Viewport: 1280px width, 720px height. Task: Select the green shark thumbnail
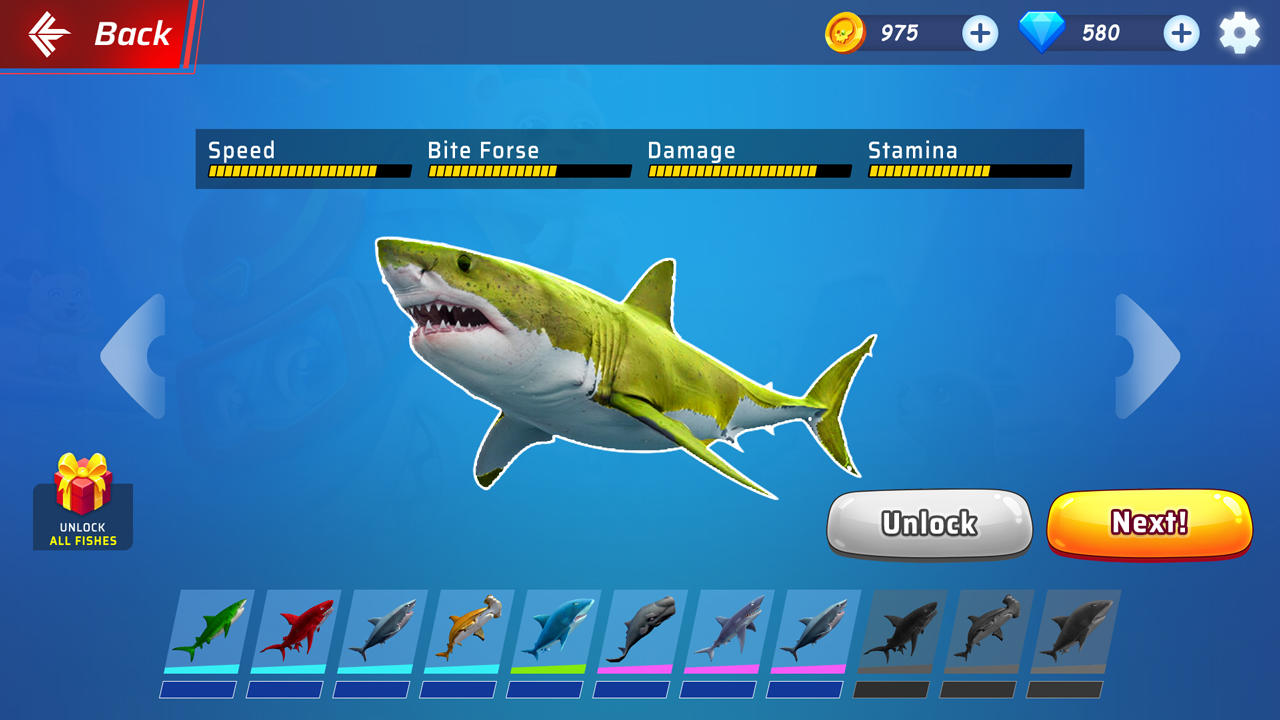pyautogui.click(x=208, y=630)
